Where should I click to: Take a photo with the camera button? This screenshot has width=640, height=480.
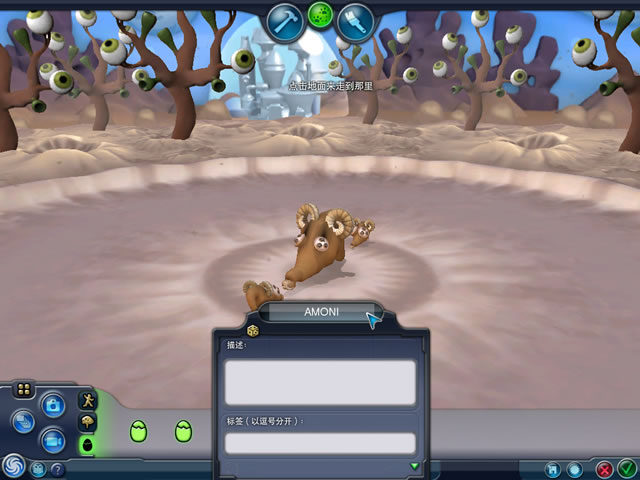point(52,404)
